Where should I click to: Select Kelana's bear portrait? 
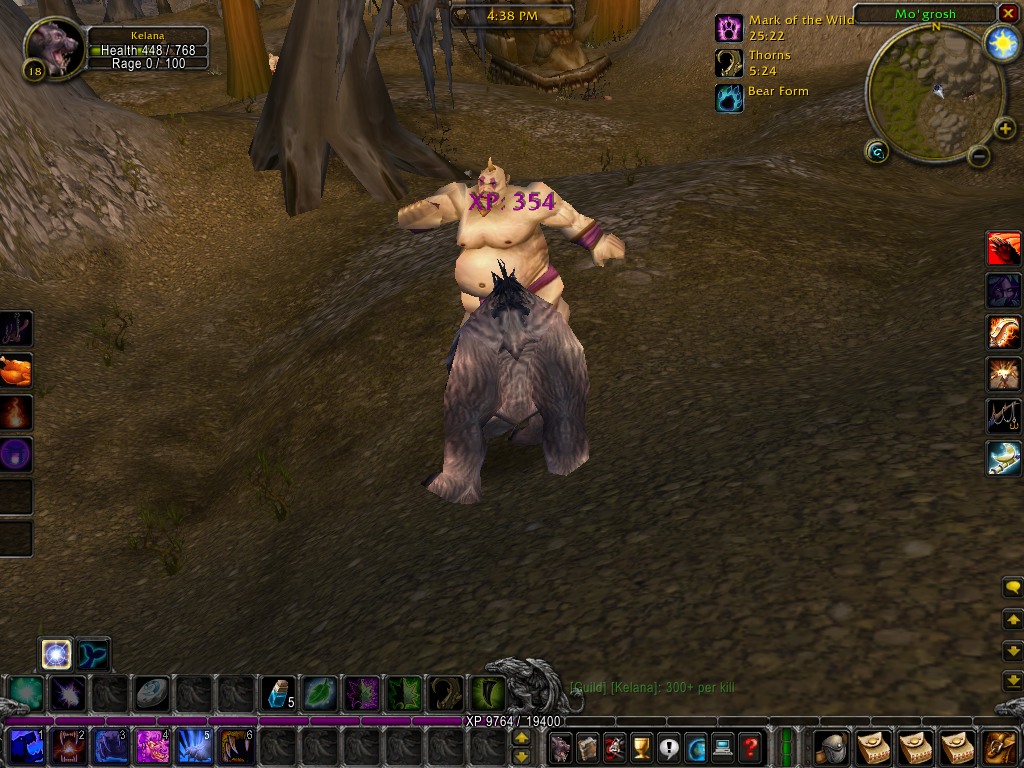[55, 48]
